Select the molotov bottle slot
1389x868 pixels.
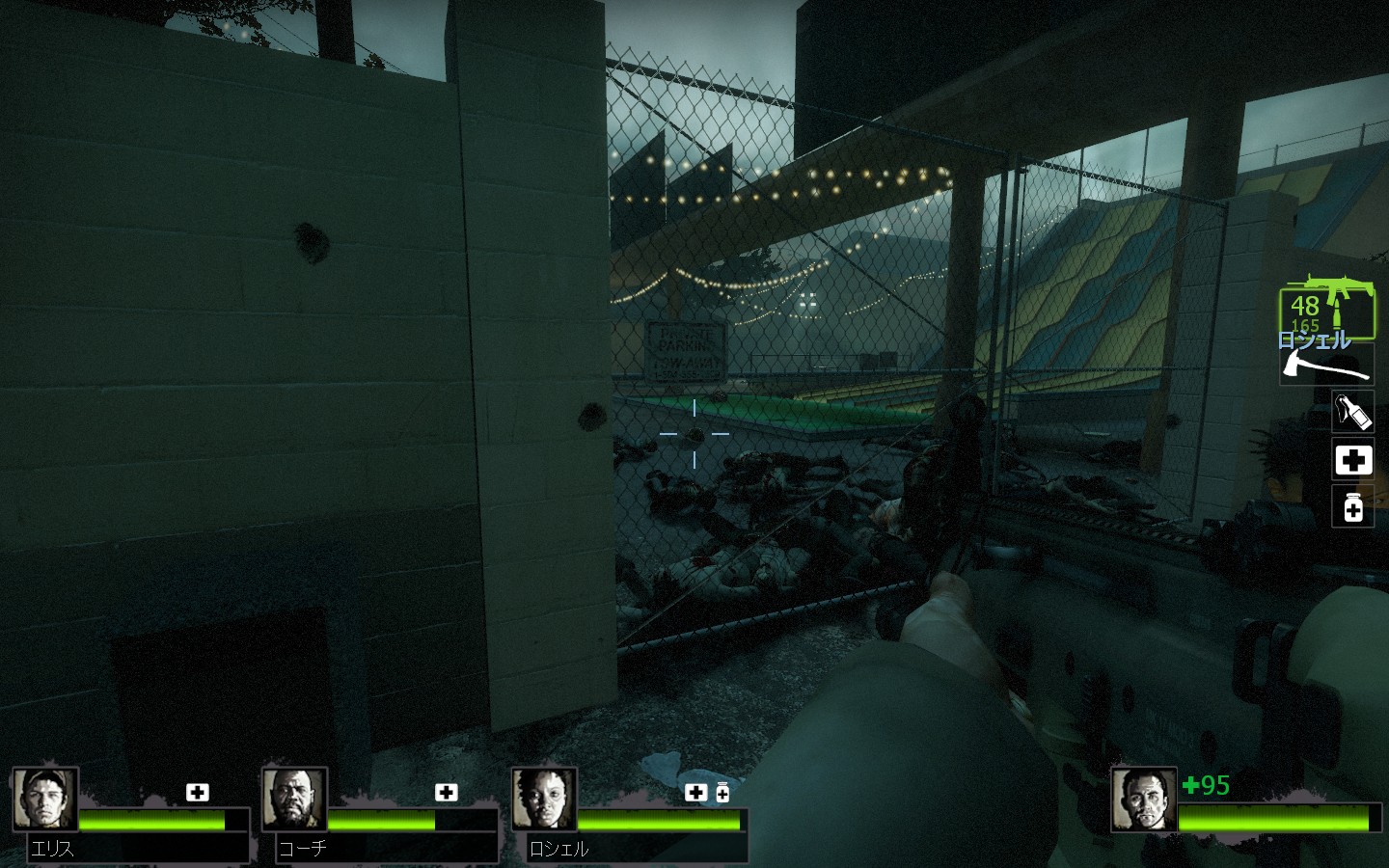click(1352, 412)
